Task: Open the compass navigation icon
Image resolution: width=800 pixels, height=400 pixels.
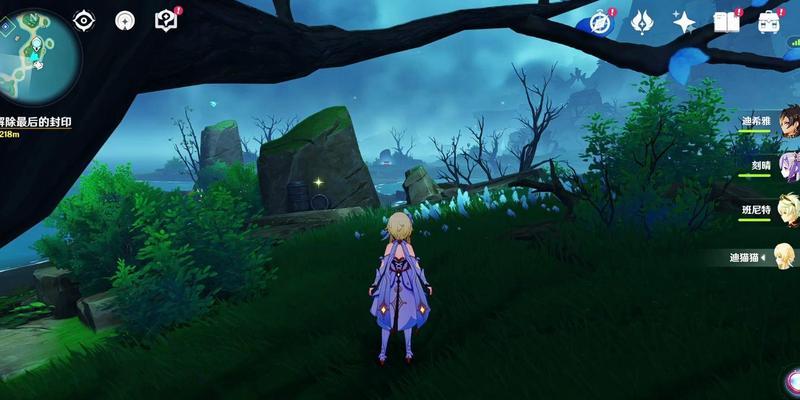Action: click(125, 20)
